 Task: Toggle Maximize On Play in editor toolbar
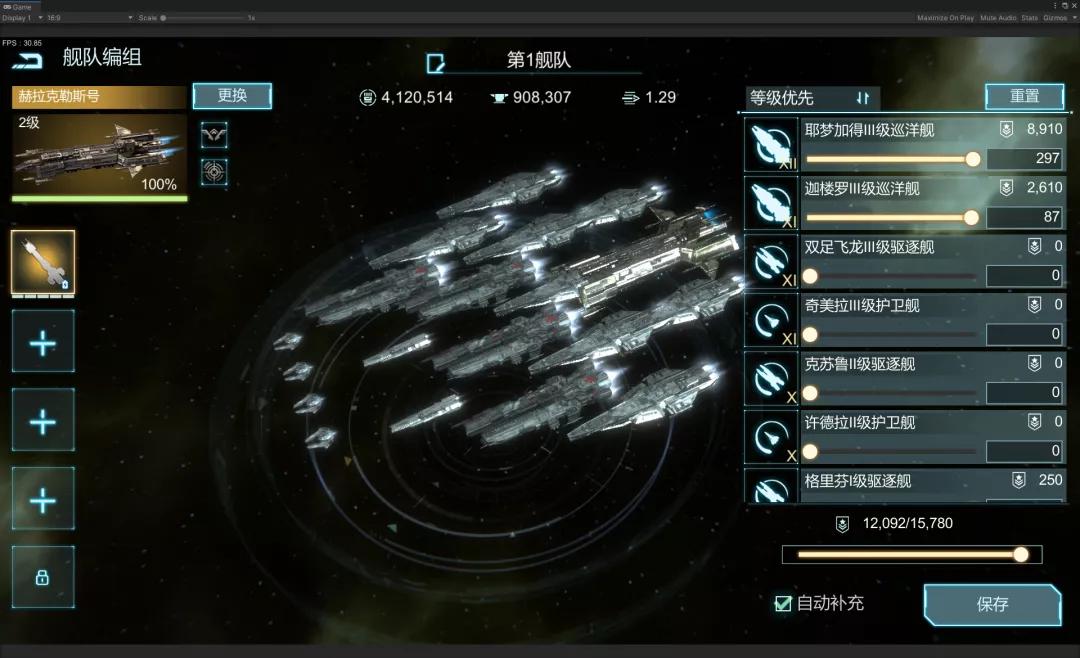(945, 18)
